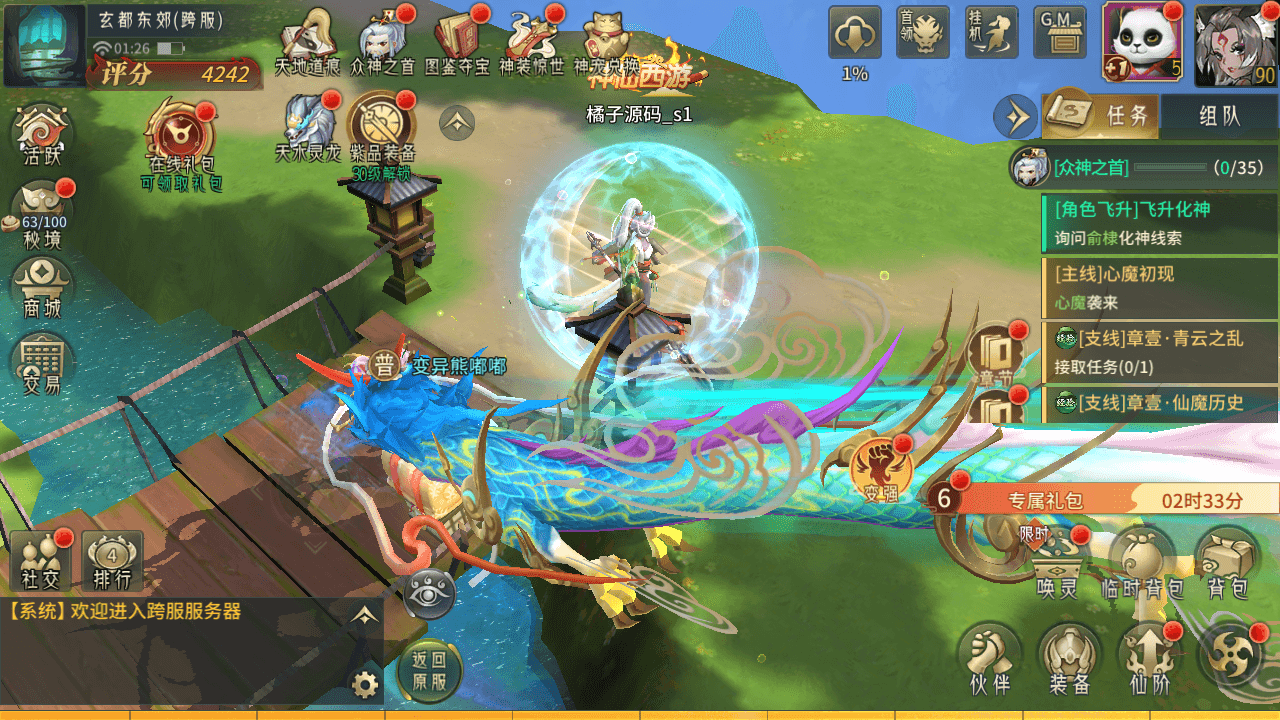Open the 排行 ranking menu
This screenshot has width=1280, height=720.
(112, 561)
